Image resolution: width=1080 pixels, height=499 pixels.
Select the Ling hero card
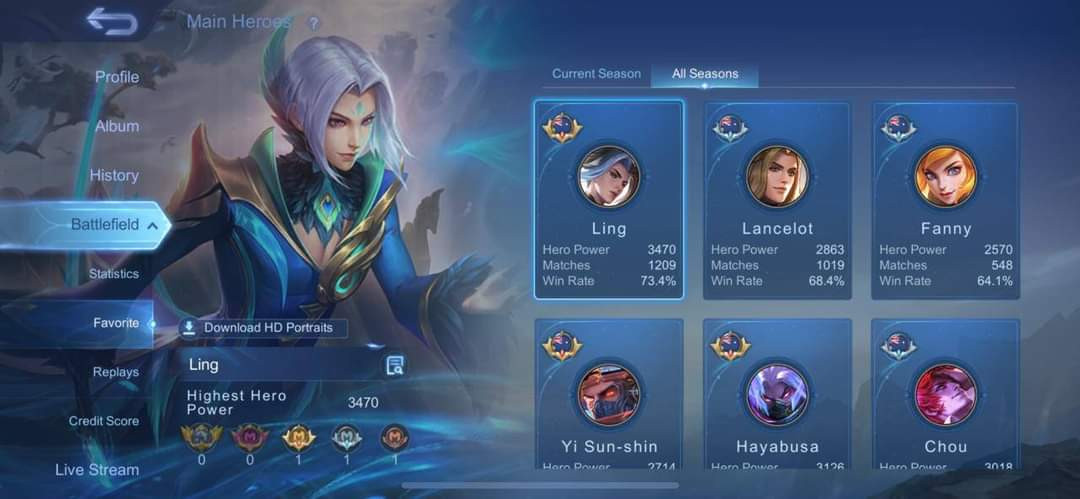[x=609, y=199]
